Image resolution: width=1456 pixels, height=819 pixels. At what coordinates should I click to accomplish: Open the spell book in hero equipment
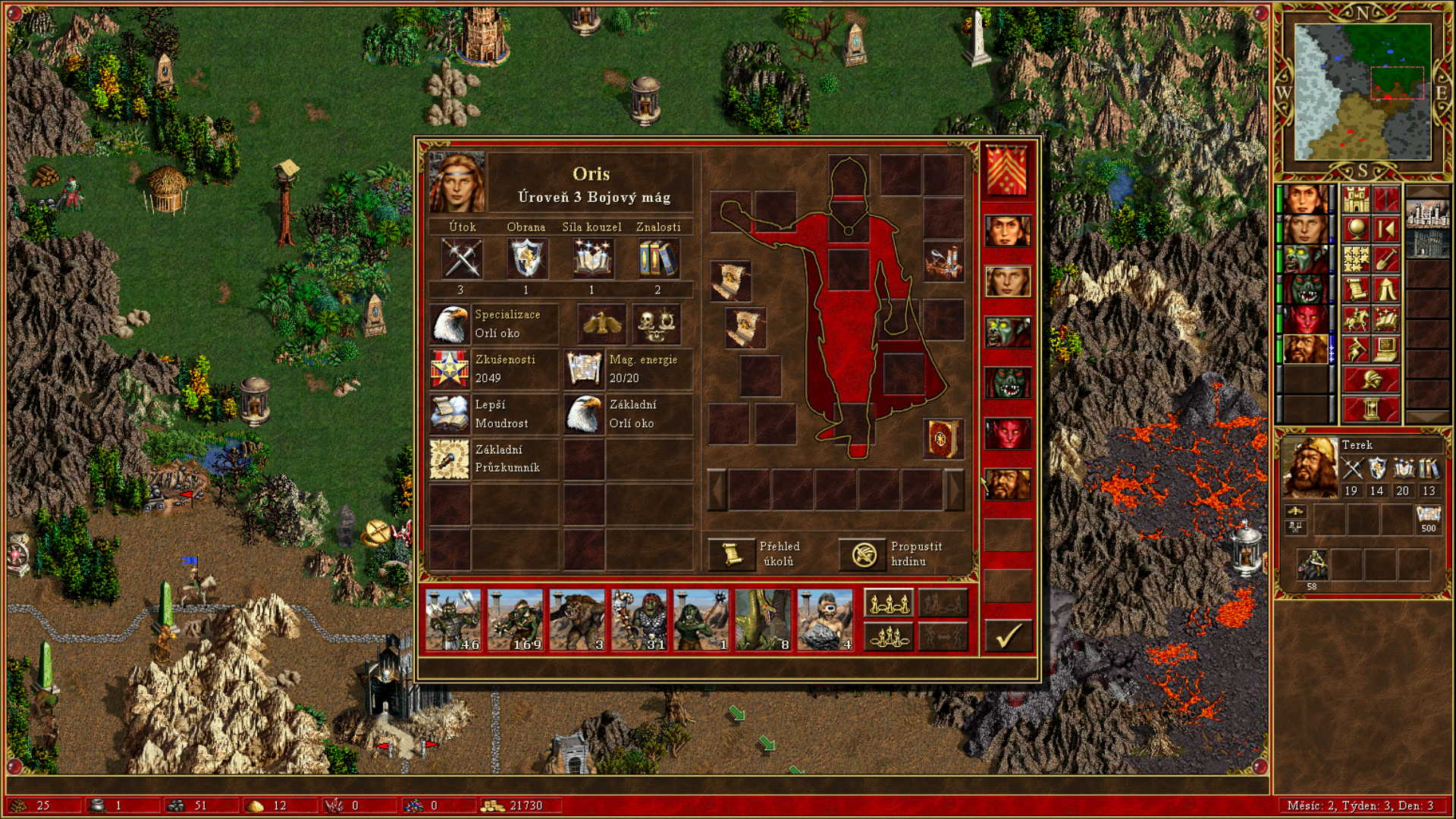tap(943, 438)
